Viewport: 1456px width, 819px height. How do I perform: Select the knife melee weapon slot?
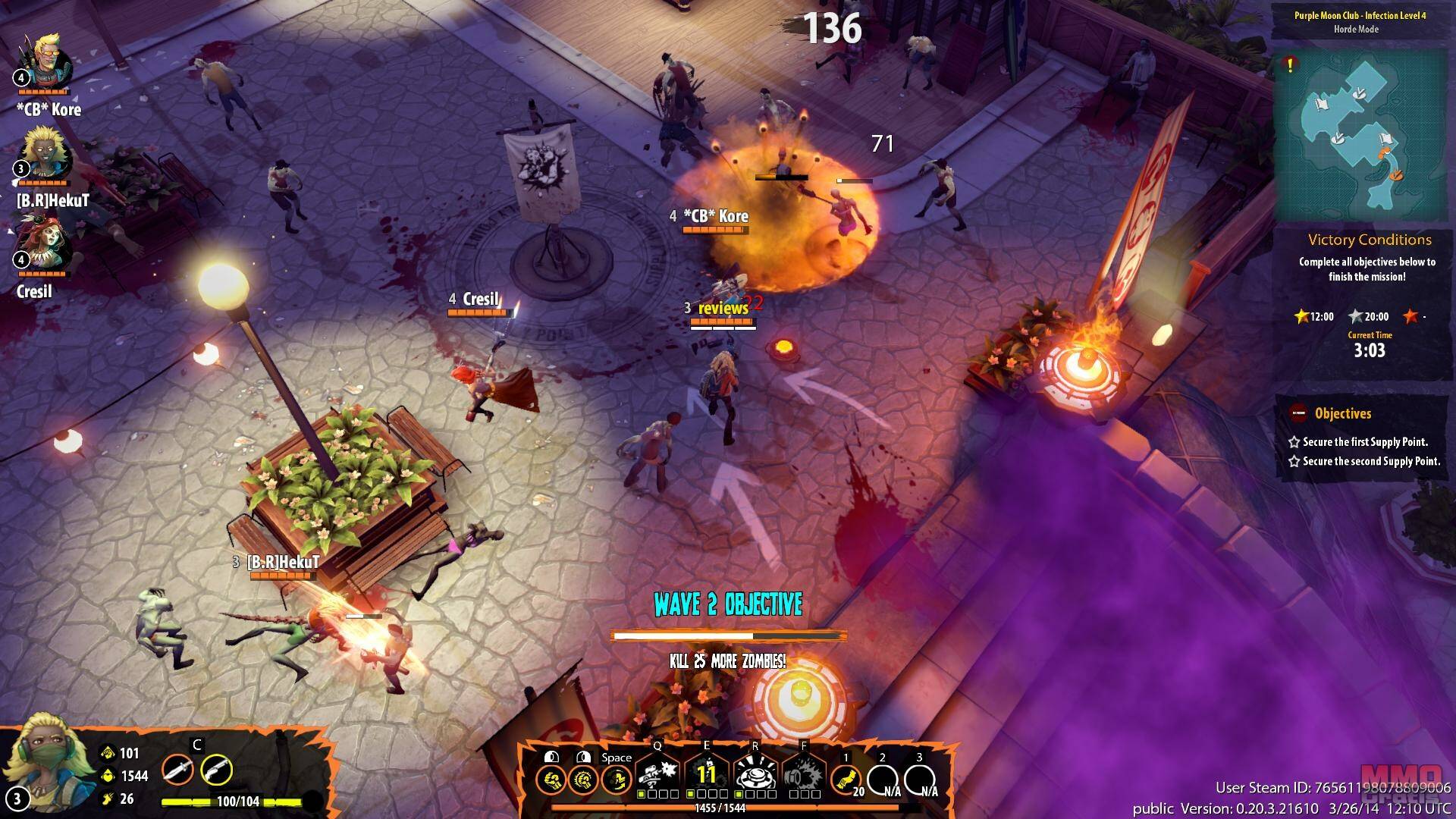(176, 771)
